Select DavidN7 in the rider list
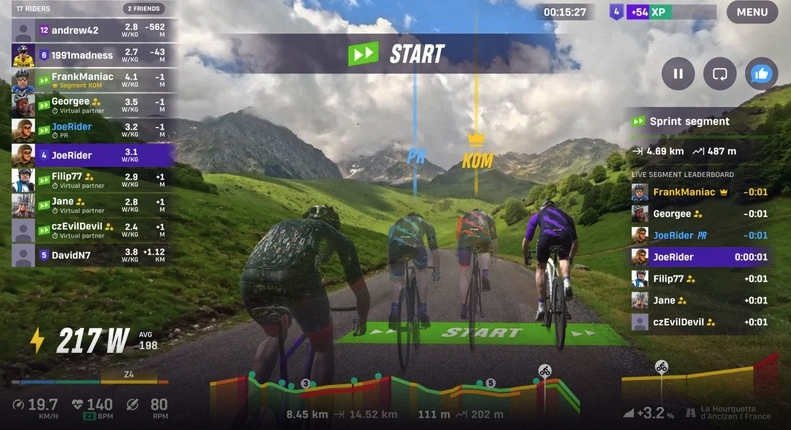791x430 pixels. point(92,255)
